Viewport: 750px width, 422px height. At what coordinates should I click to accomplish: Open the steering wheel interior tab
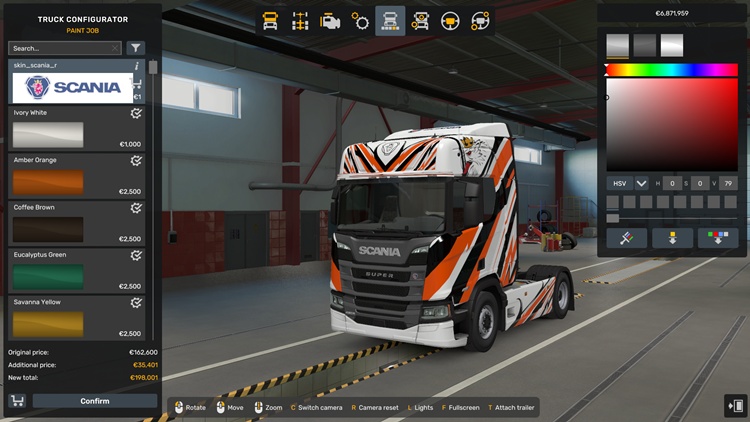point(450,20)
